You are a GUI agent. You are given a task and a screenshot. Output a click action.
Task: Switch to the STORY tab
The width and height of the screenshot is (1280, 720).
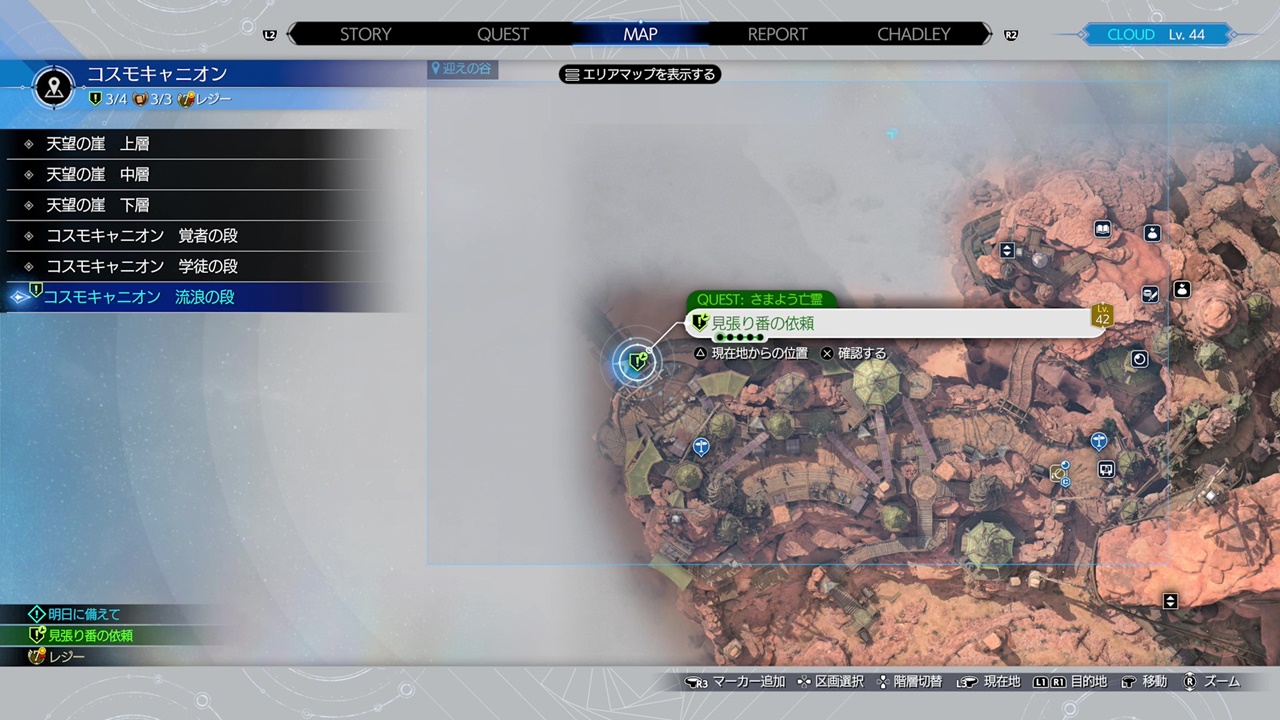365,34
